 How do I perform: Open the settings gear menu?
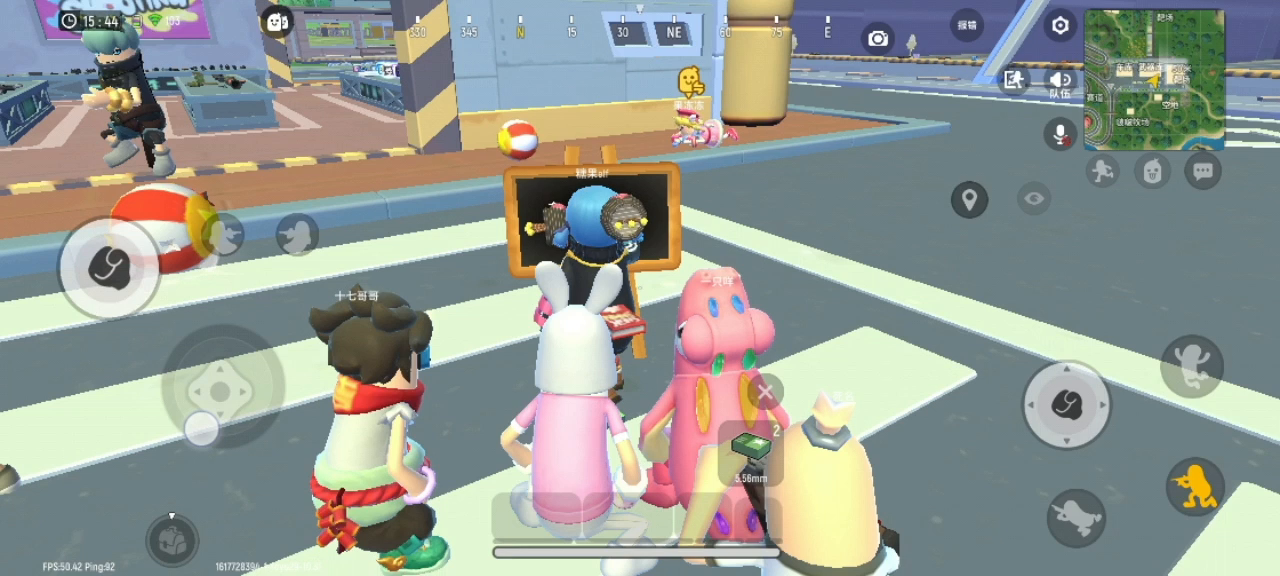1060,25
